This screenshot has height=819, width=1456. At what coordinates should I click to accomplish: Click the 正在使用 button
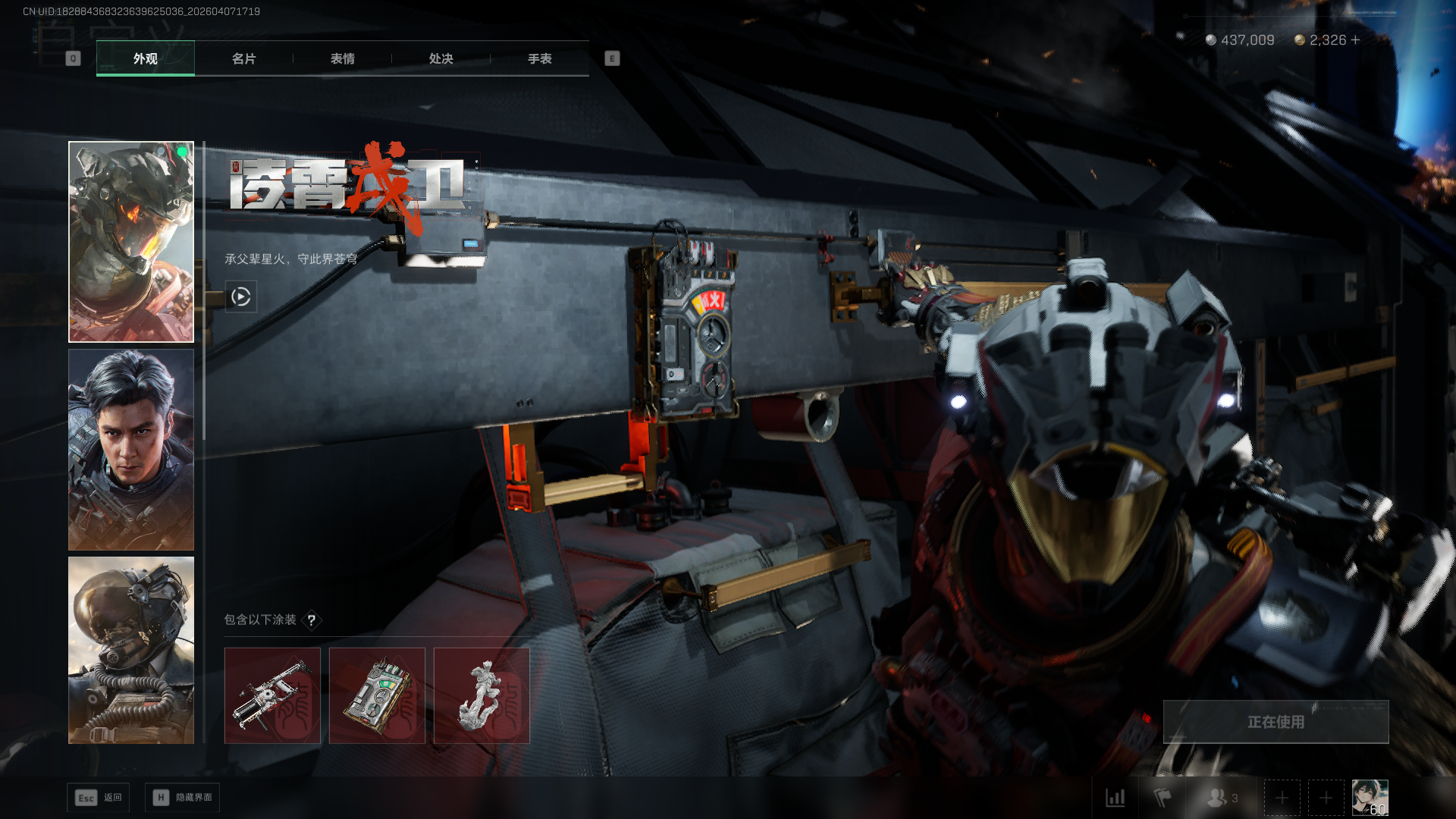click(1276, 722)
